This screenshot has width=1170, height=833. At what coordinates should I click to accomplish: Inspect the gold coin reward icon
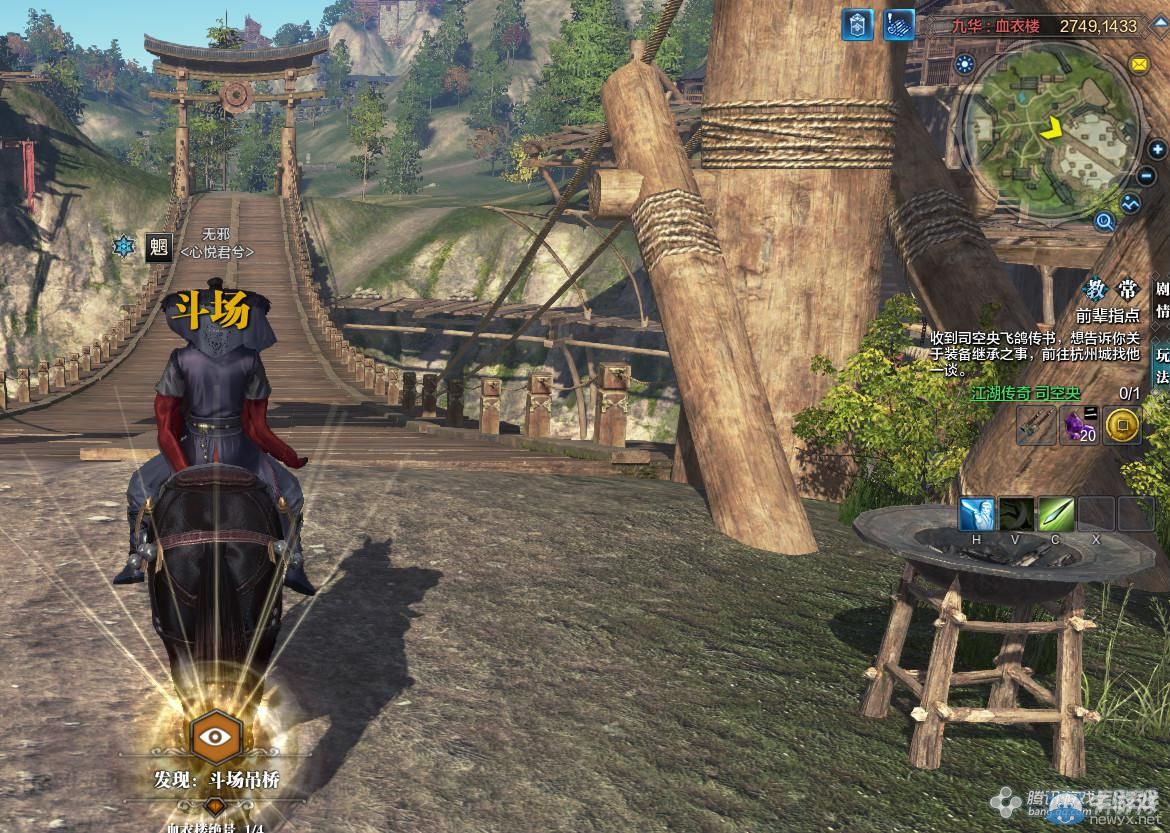1123,426
